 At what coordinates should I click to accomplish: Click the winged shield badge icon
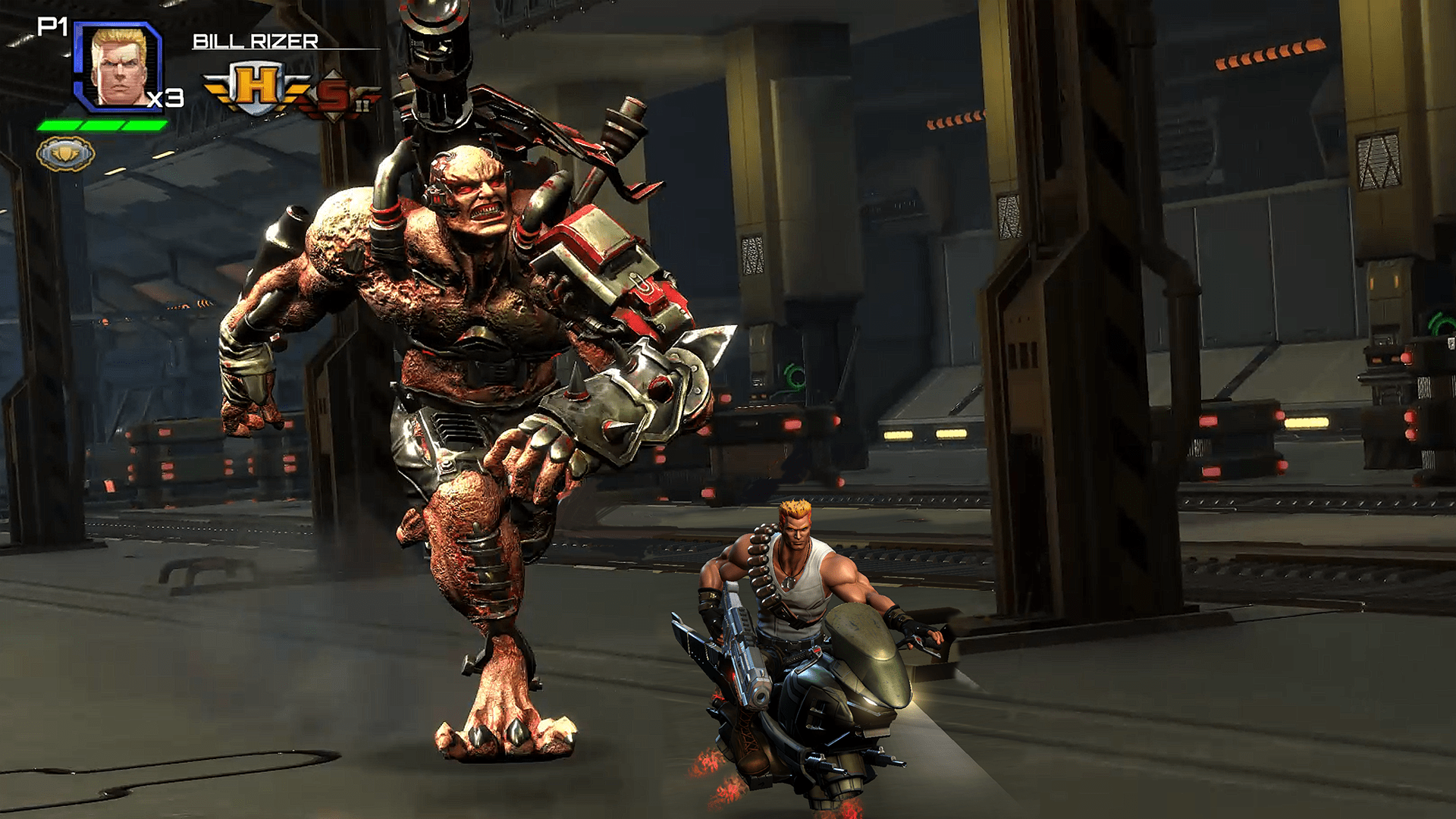point(66,154)
